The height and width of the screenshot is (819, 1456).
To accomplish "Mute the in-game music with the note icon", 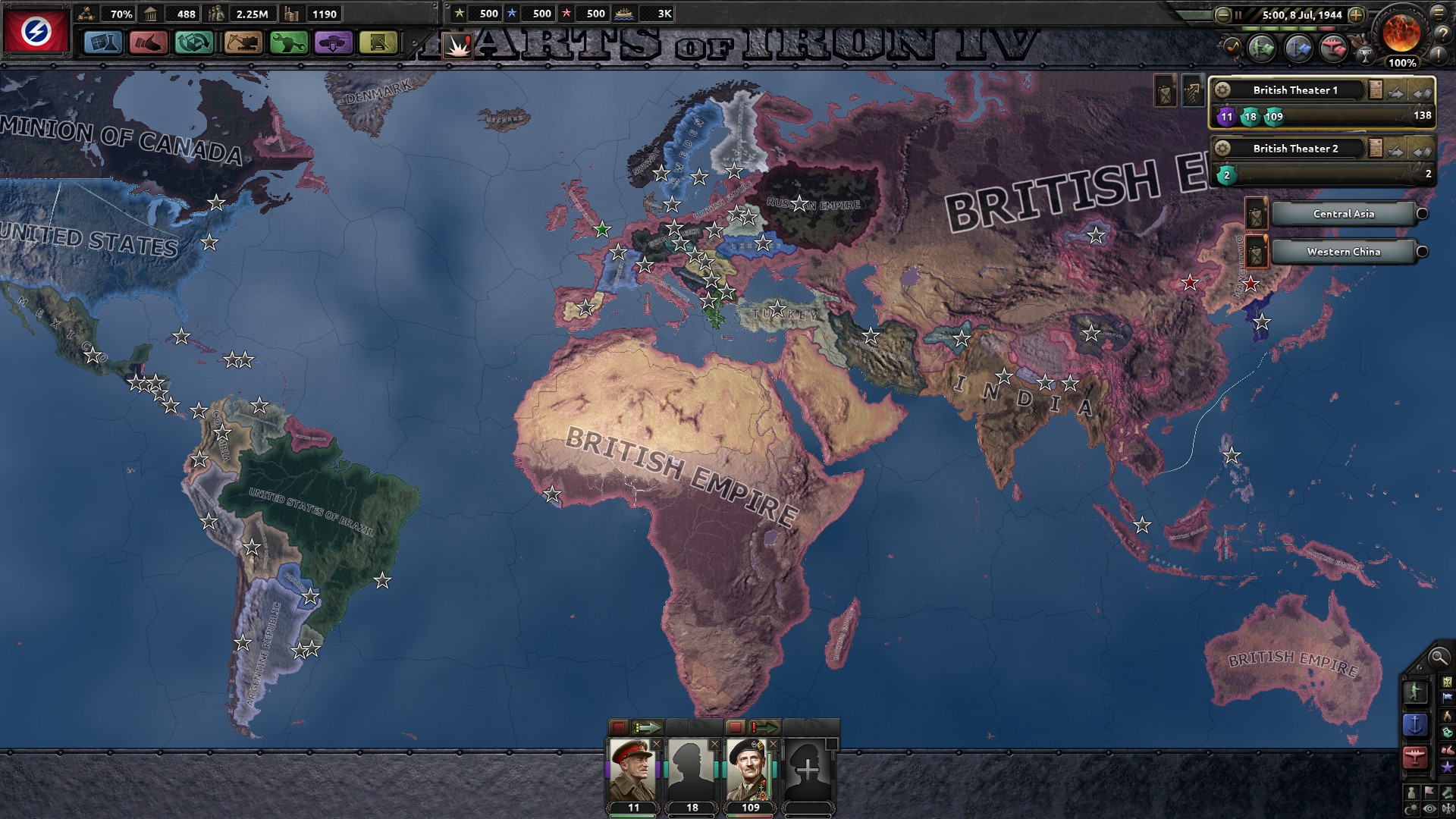I will [x=1233, y=46].
